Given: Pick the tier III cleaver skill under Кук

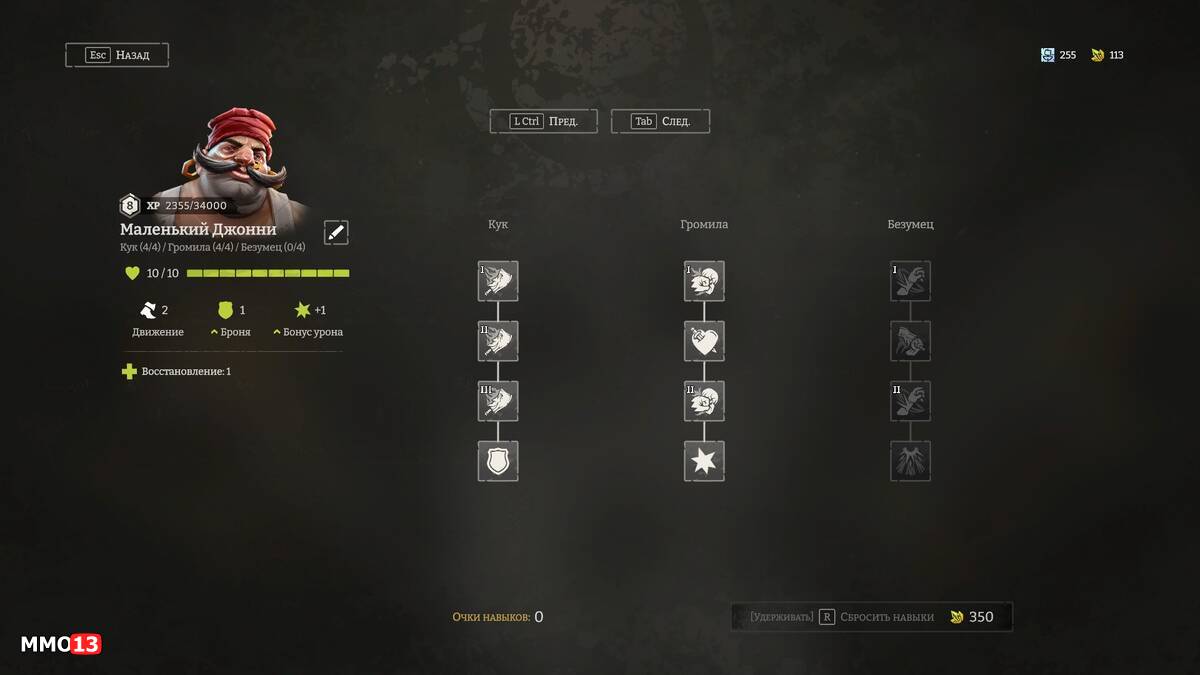Looking at the screenshot, I should tap(498, 401).
